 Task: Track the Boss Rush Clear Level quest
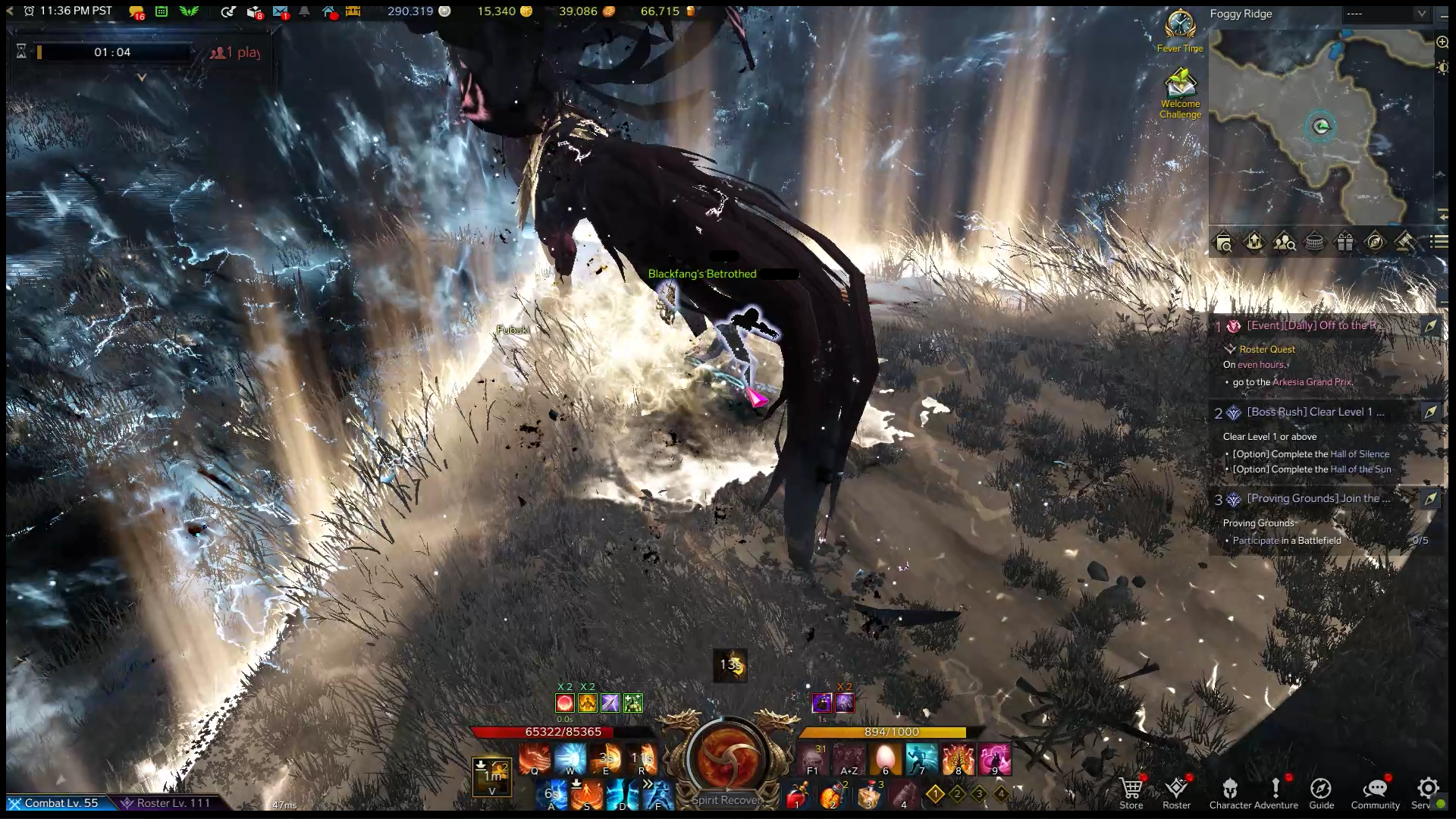click(x=1429, y=412)
